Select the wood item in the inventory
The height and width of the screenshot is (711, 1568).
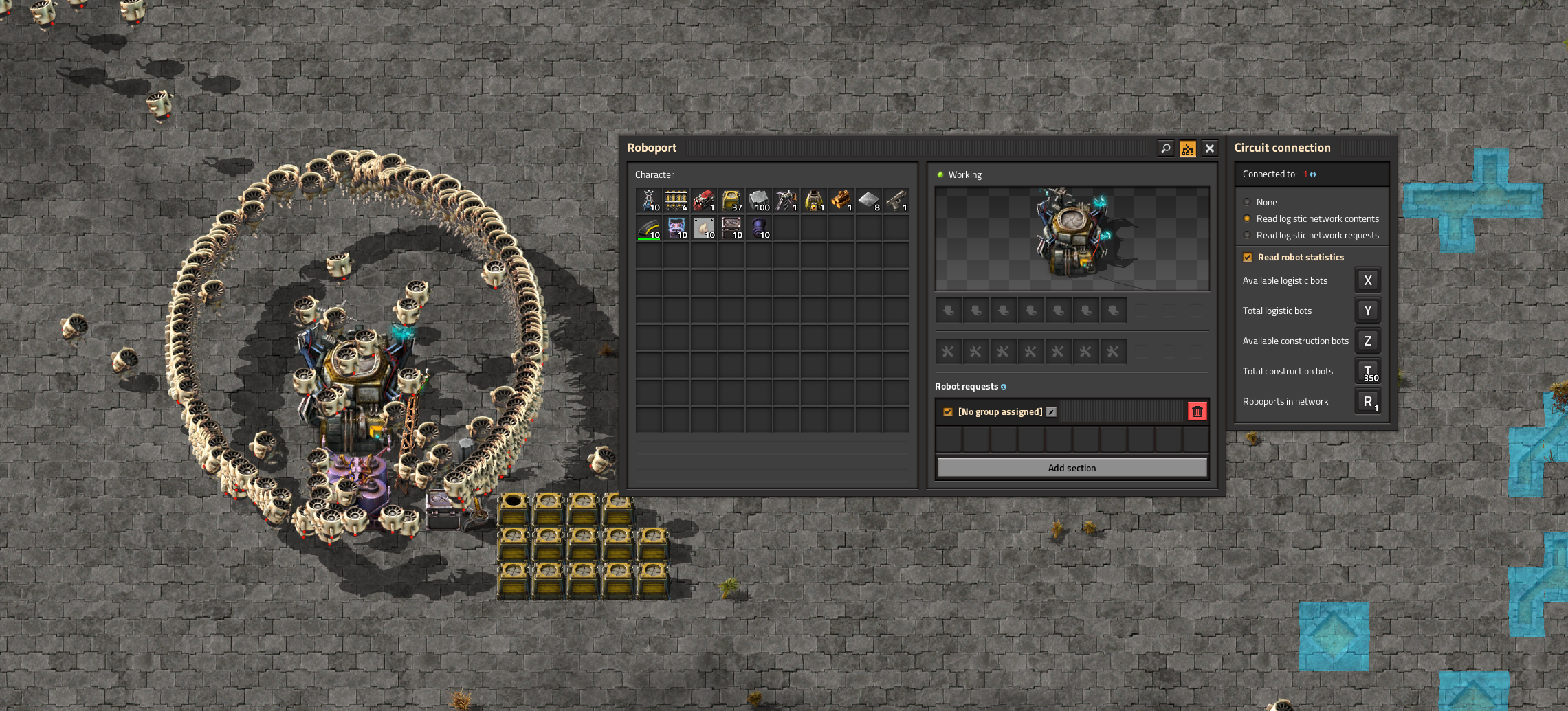[841, 201]
